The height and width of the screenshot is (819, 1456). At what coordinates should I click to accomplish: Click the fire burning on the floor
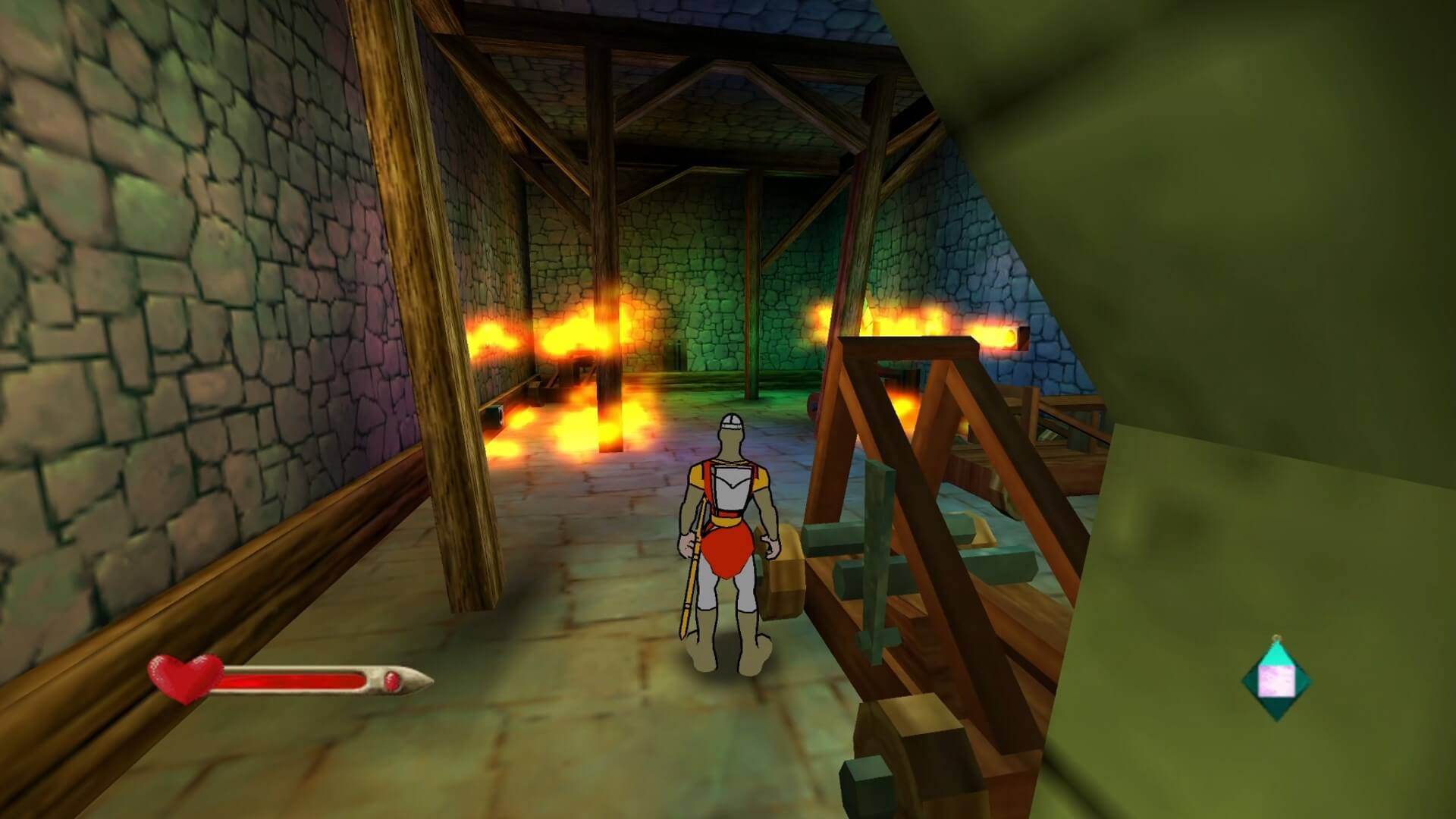point(576,432)
